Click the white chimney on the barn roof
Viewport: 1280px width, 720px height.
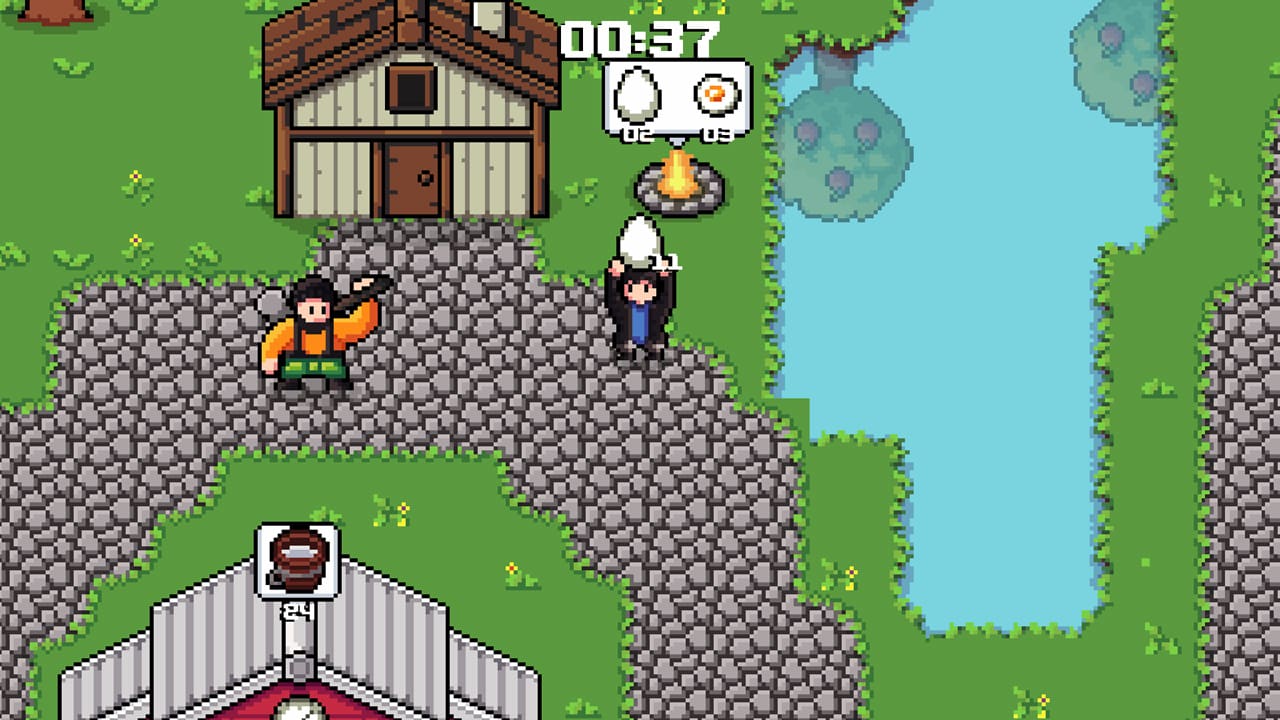click(489, 15)
